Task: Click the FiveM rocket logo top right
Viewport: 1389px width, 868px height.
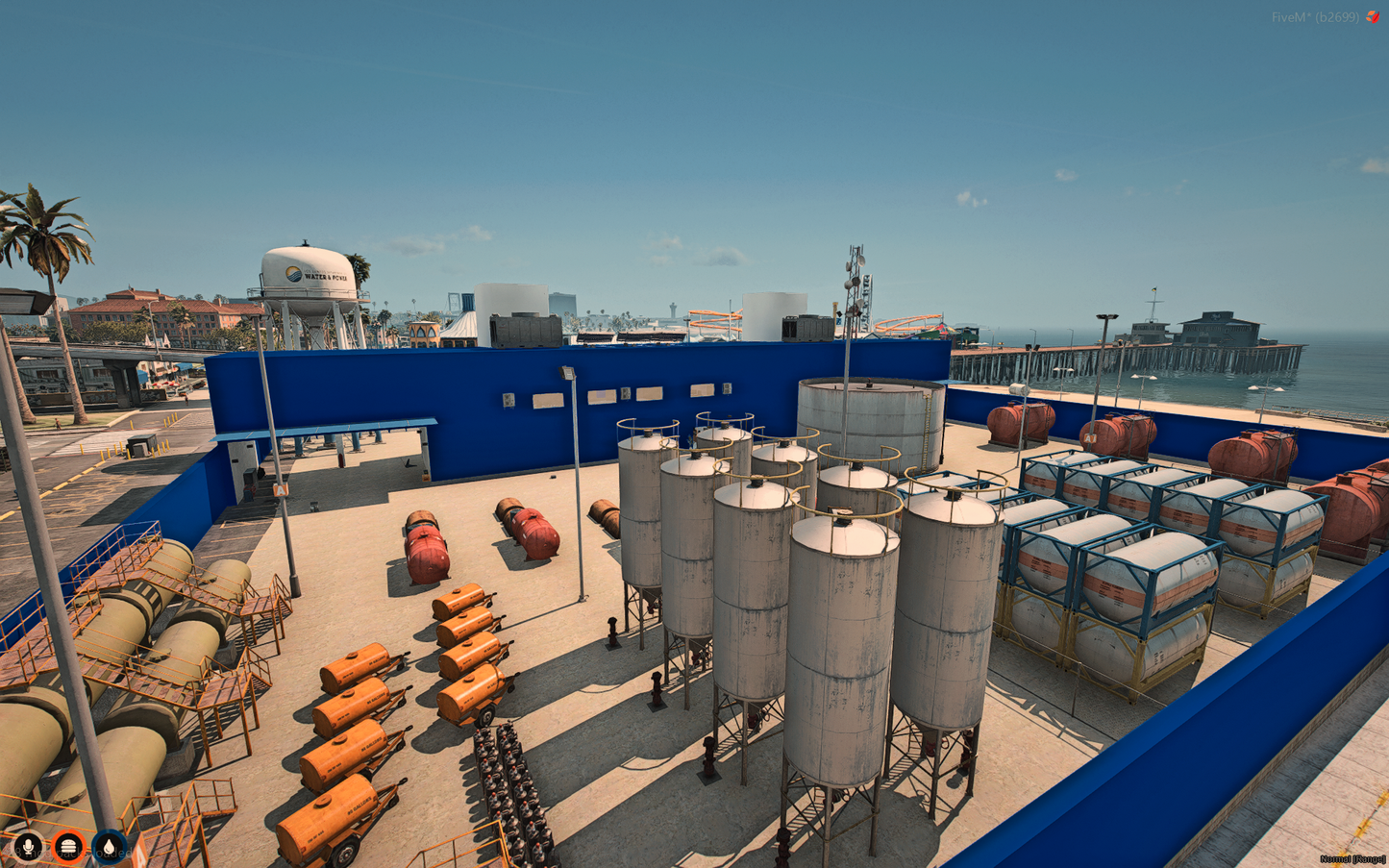Action: point(1373,16)
